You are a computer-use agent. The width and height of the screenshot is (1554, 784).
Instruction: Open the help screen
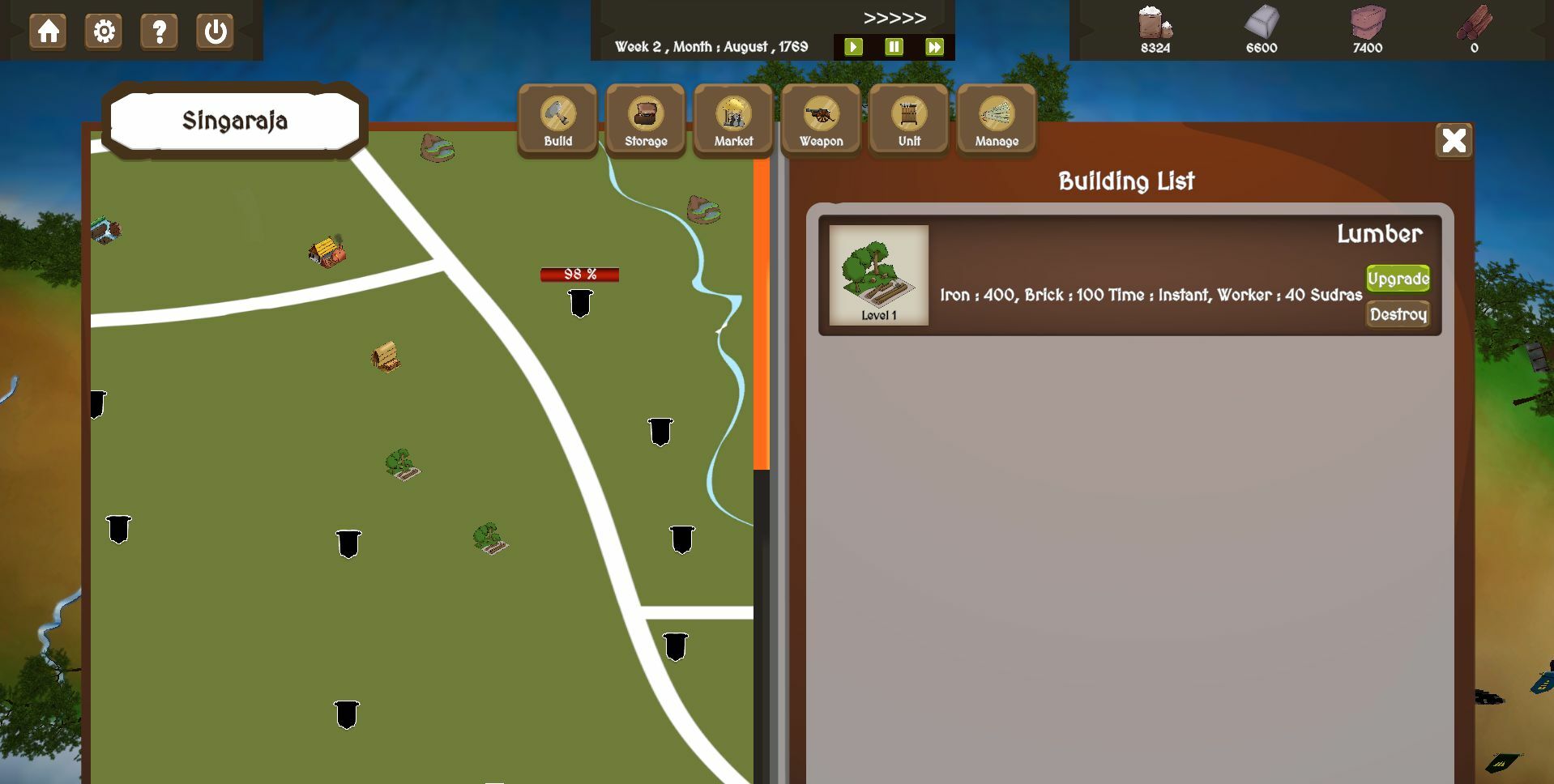point(159,32)
